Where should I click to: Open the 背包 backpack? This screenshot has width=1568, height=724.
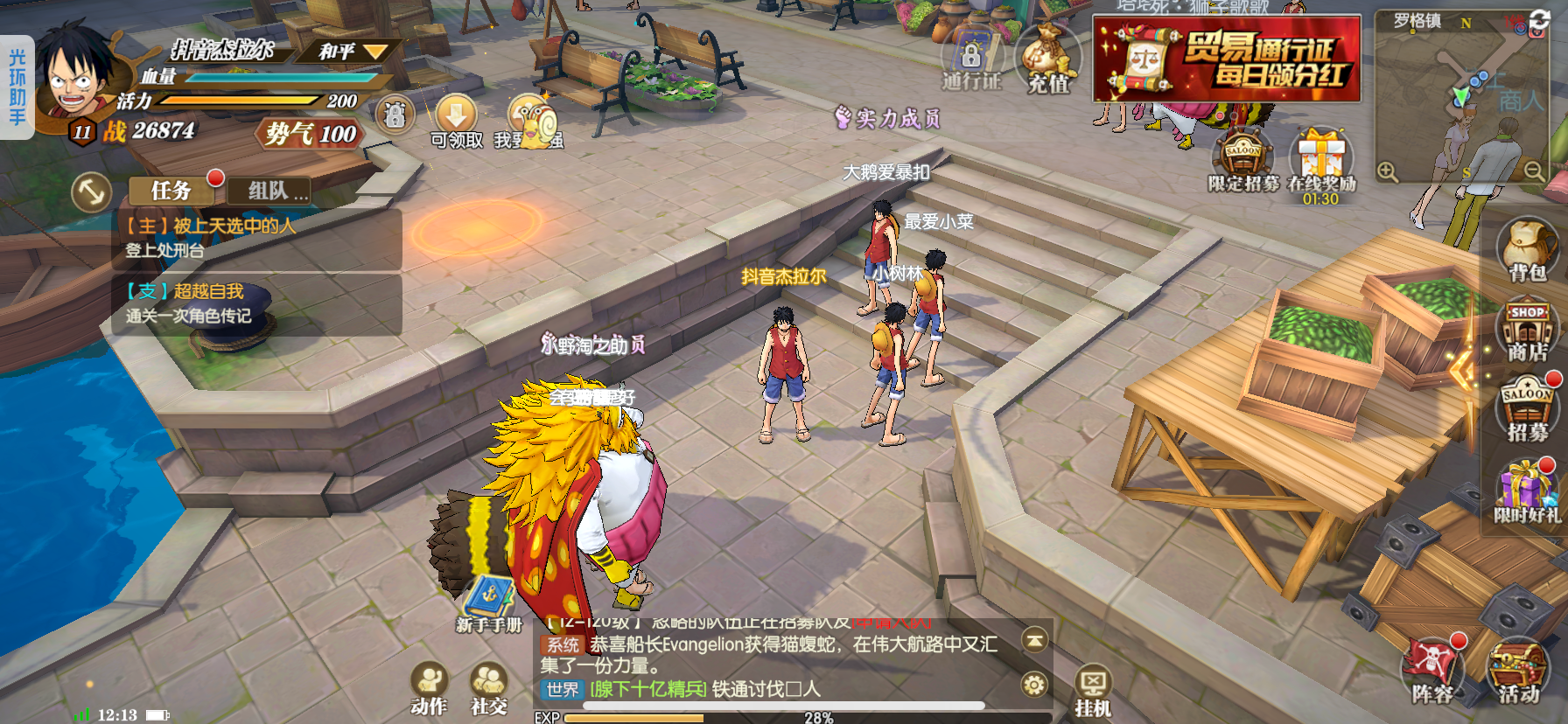coord(1527,249)
